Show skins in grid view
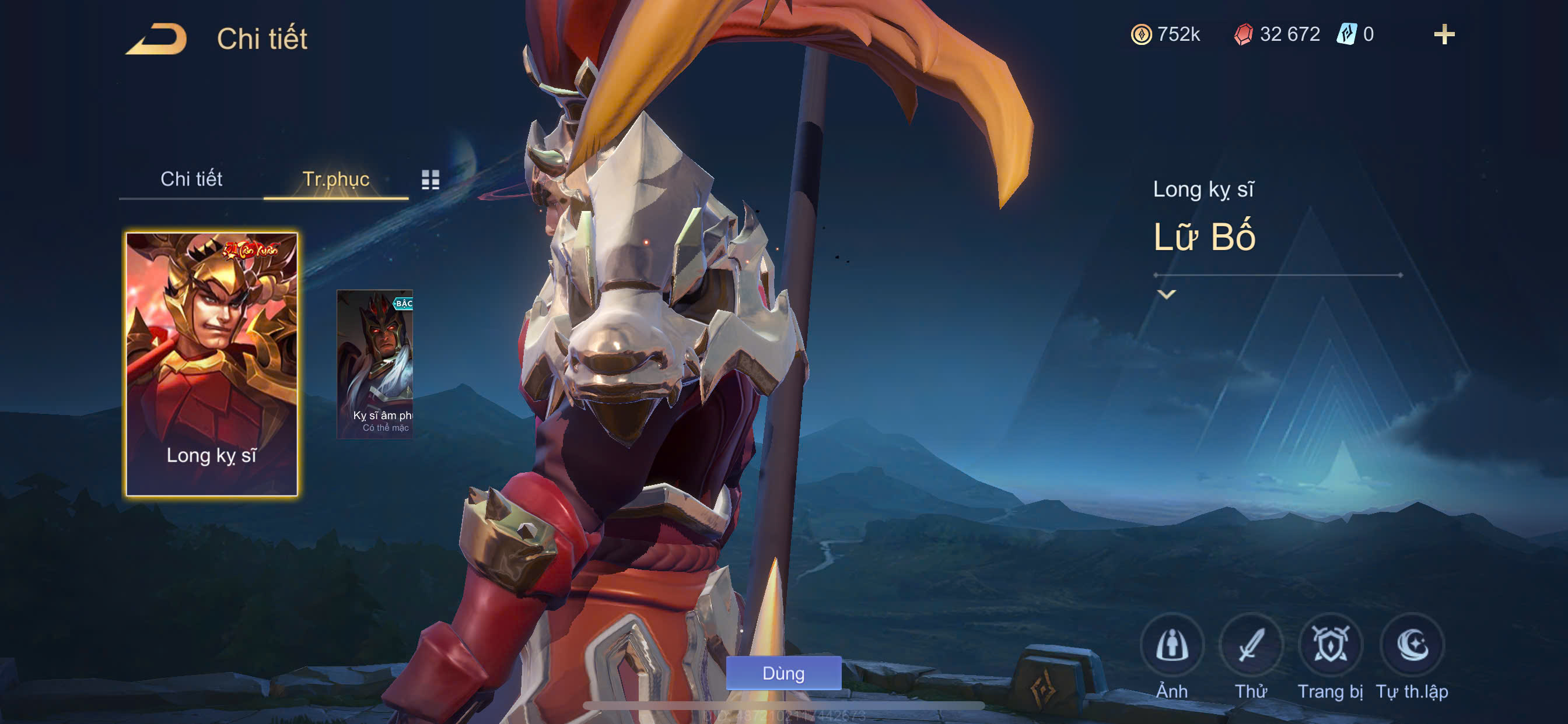This screenshot has width=1568, height=724. pos(430,179)
